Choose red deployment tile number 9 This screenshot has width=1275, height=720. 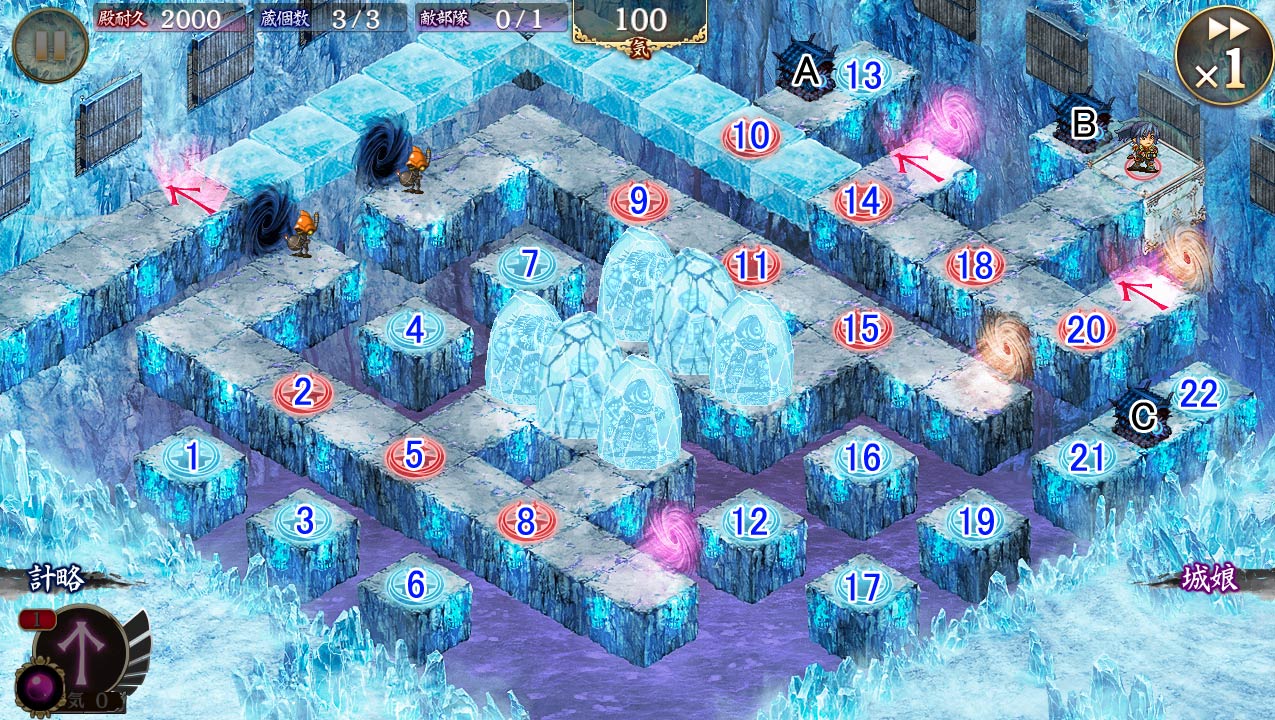pos(639,202)
